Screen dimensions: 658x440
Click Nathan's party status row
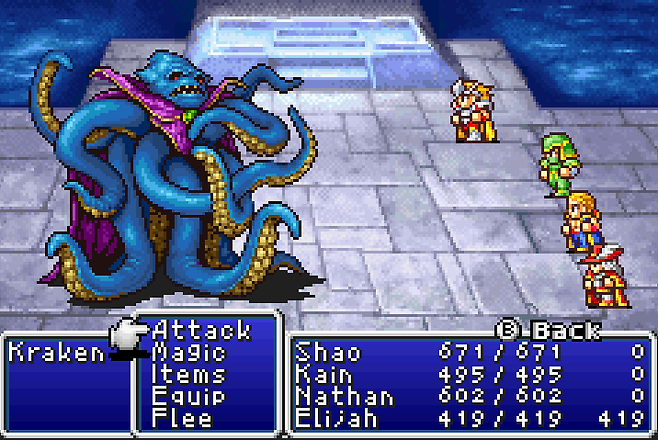pyautogui.click(x=470, y=396)
